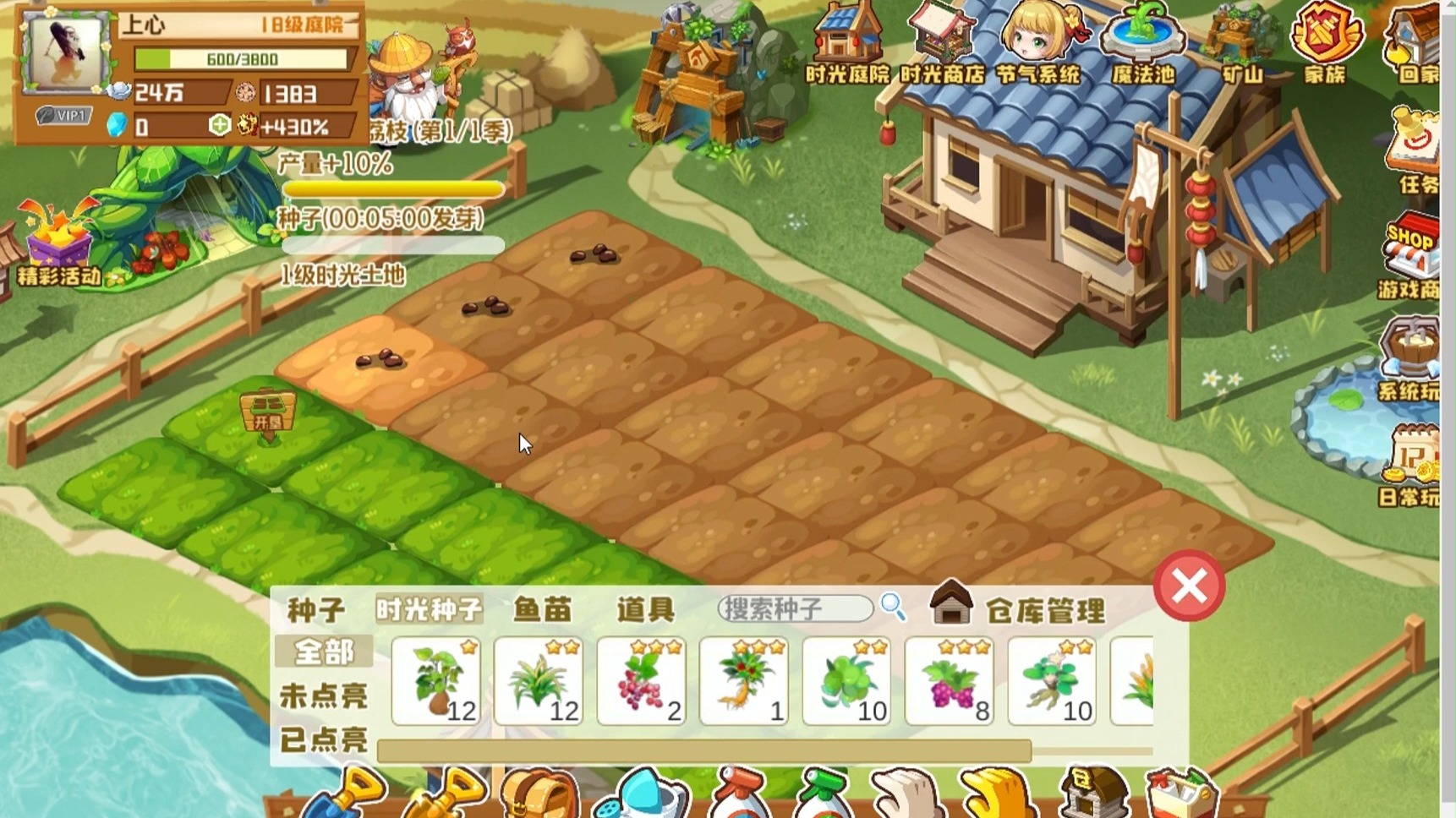Filter seeds by 未点亮

(x=324, y=696)
